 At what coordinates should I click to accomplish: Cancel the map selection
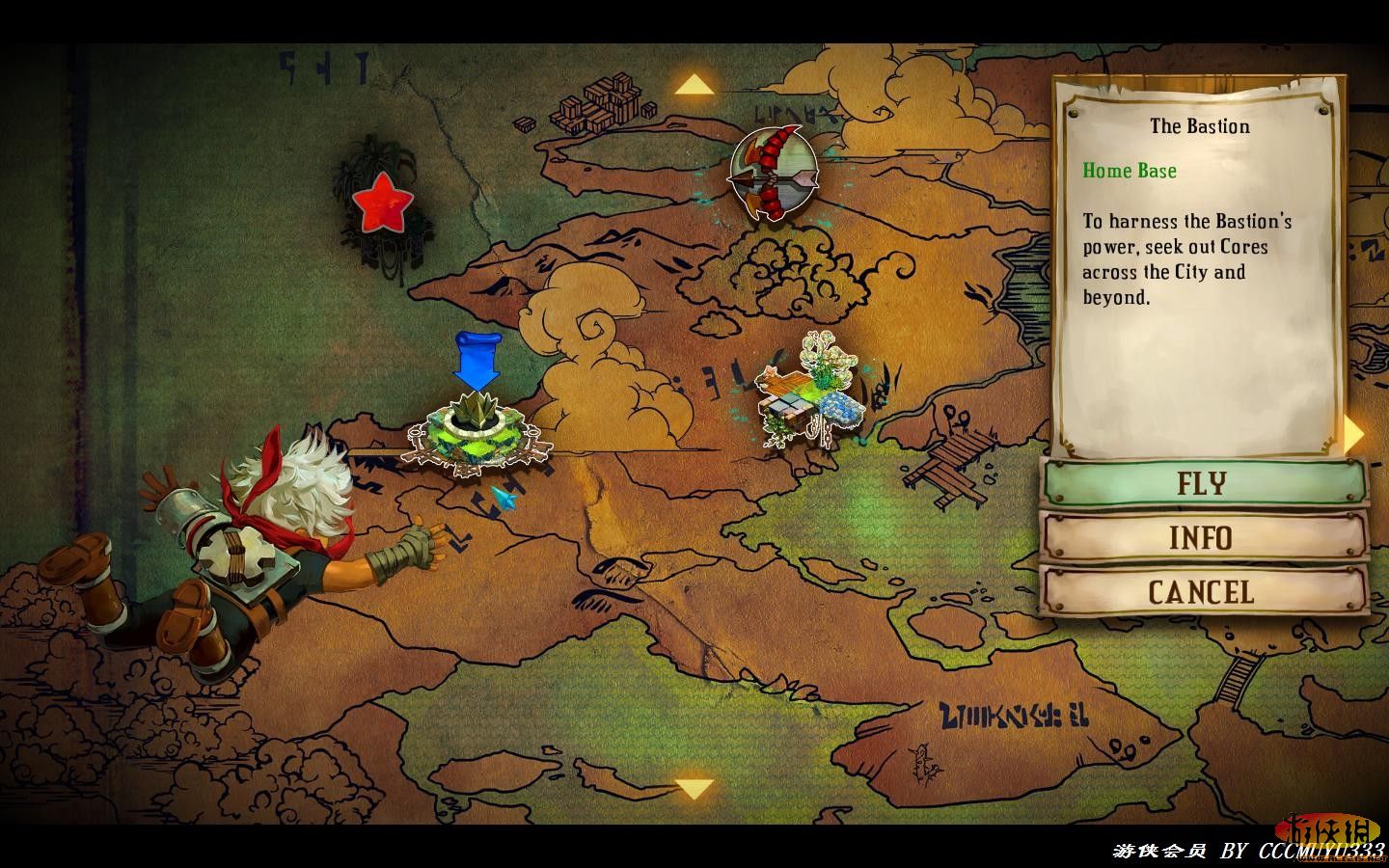pyautogui.click(x=1203, y=591)
